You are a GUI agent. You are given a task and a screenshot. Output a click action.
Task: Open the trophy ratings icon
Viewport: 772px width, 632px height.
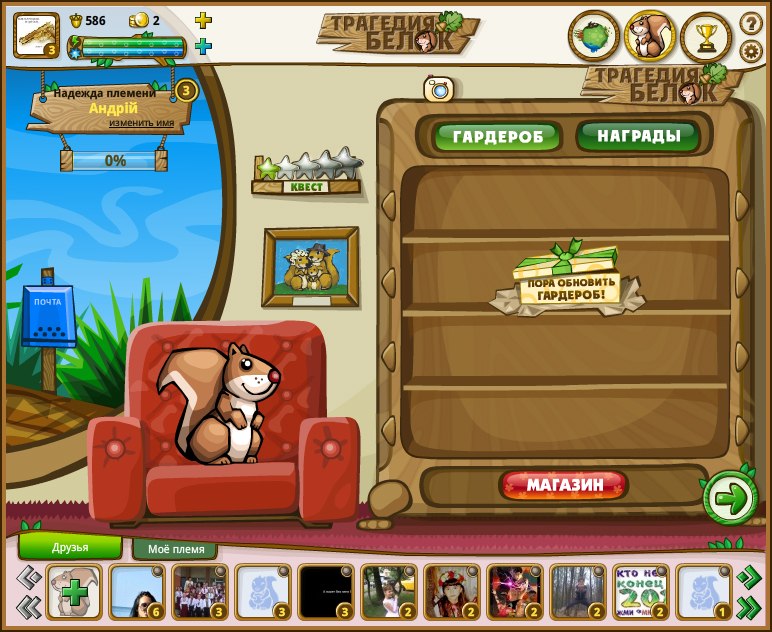tap(706, 37)
